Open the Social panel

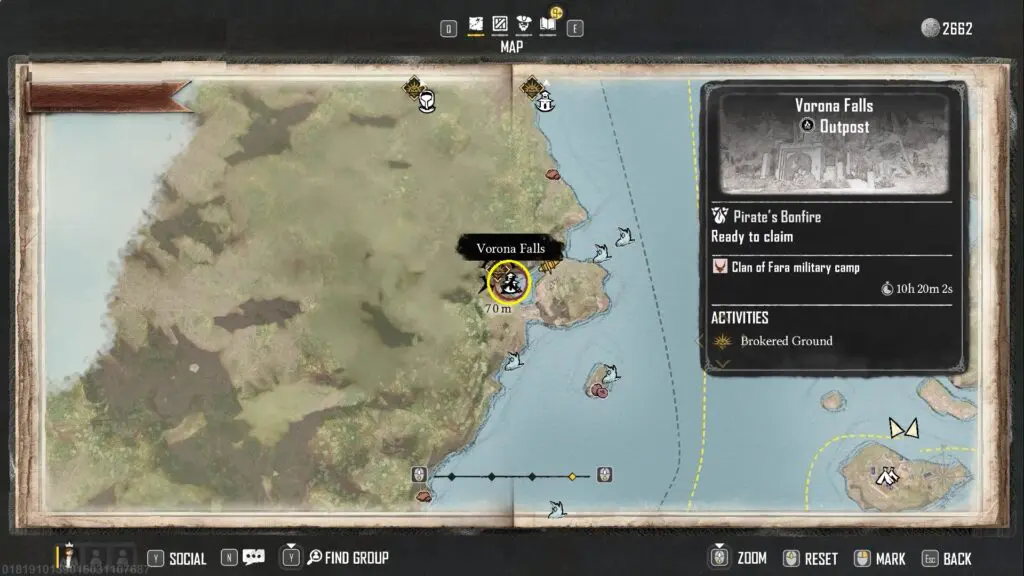(178, 558)
